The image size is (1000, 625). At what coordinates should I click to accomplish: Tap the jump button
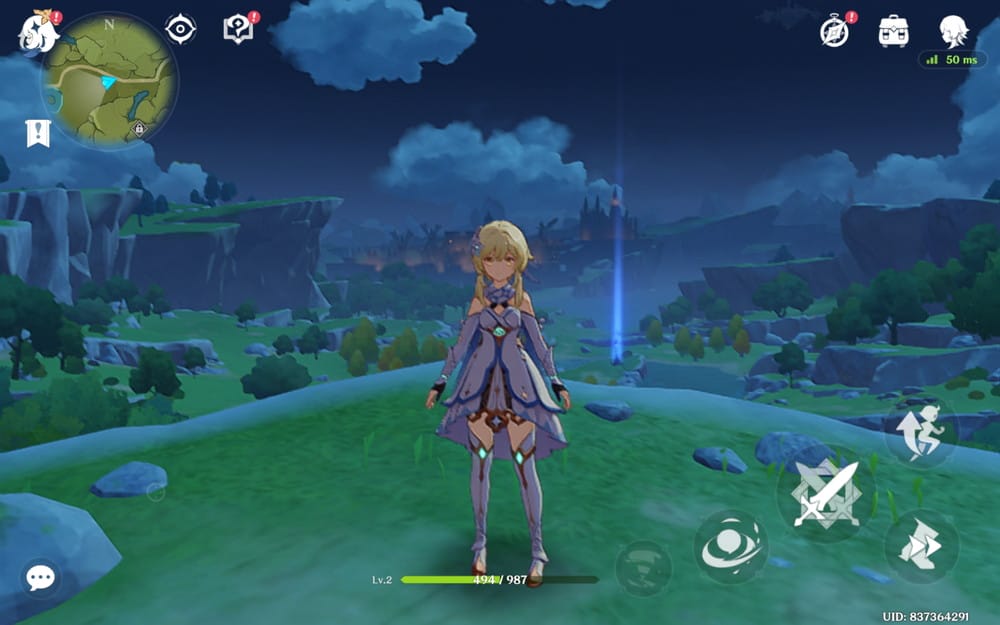tap(921, 431)
